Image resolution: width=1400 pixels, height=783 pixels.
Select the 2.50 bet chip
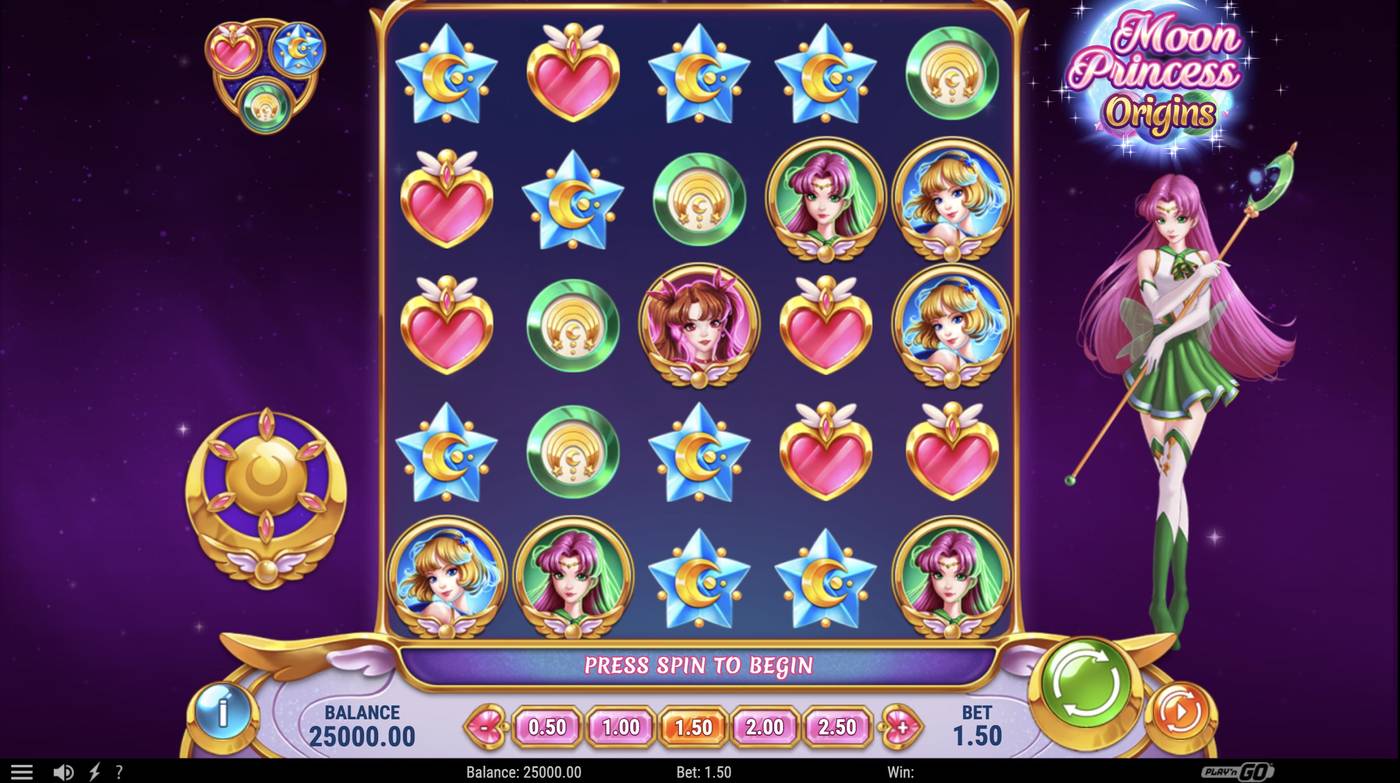click(x=838, y=727)
